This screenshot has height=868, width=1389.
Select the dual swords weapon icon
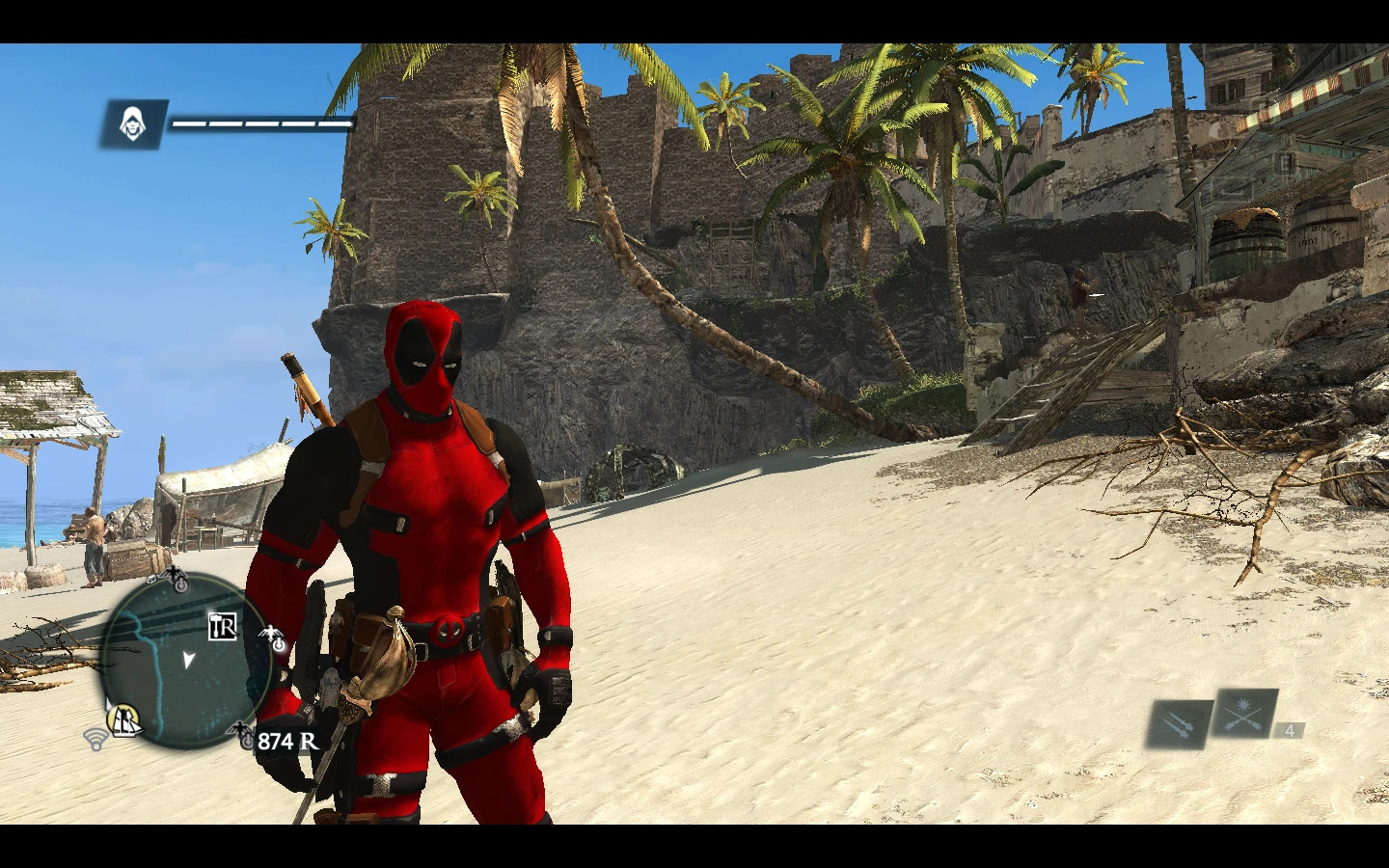[1181, 725]
